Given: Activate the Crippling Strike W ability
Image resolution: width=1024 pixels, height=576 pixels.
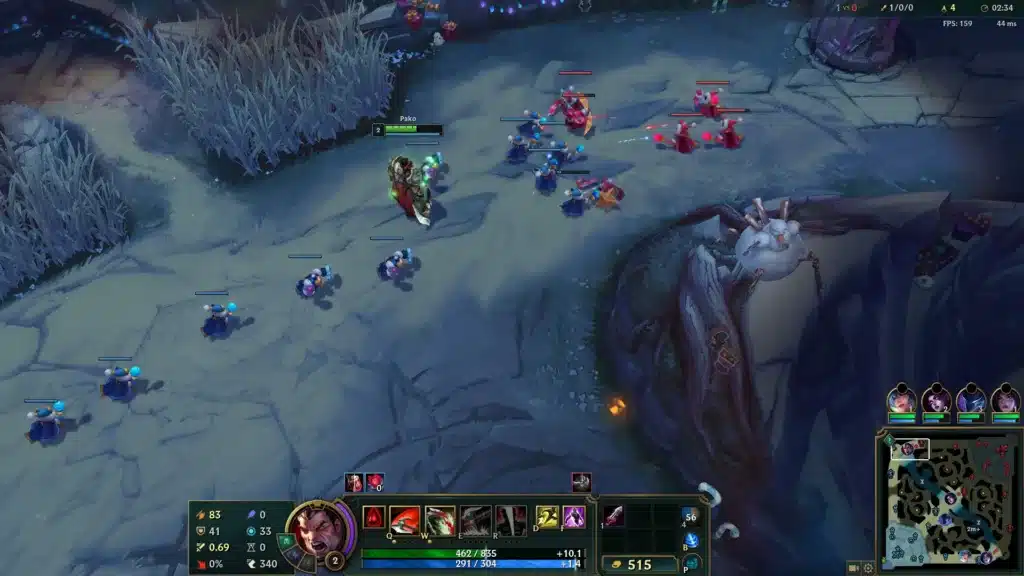Looking at the screenshot, I should click(x=440, y=519).
